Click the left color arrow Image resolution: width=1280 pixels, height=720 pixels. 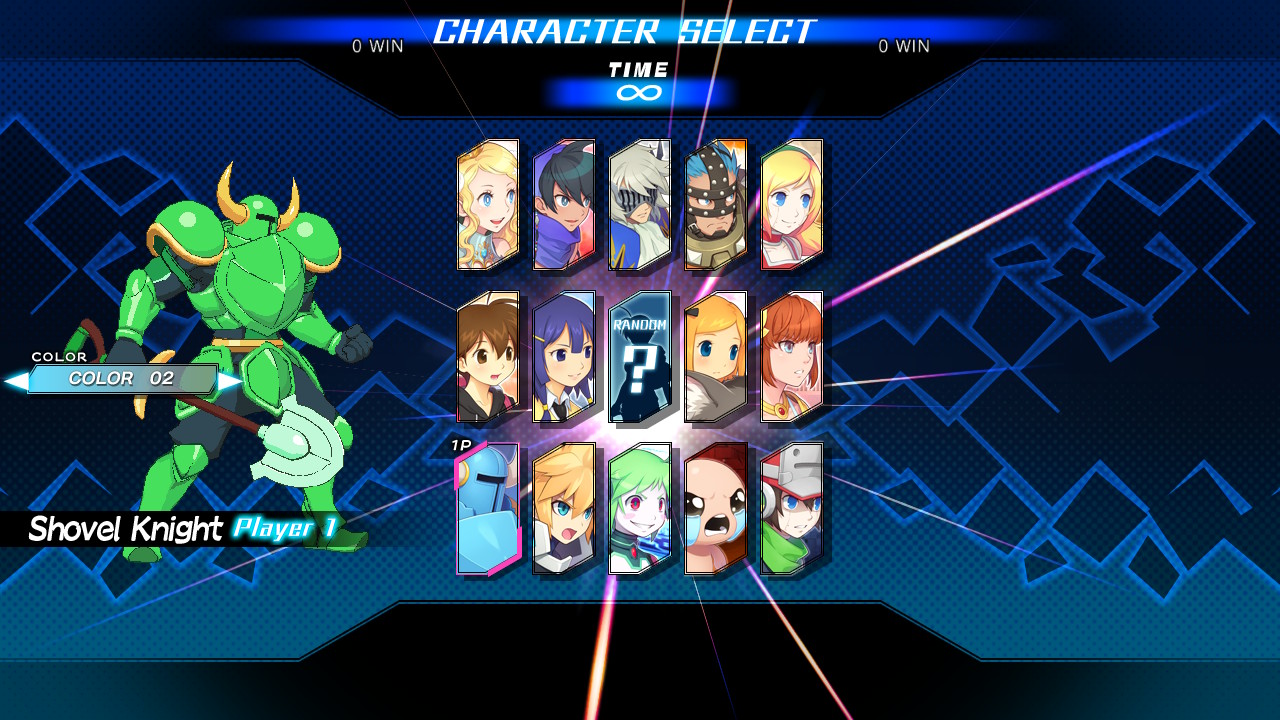pyautogui.click(x=15, y=380)
